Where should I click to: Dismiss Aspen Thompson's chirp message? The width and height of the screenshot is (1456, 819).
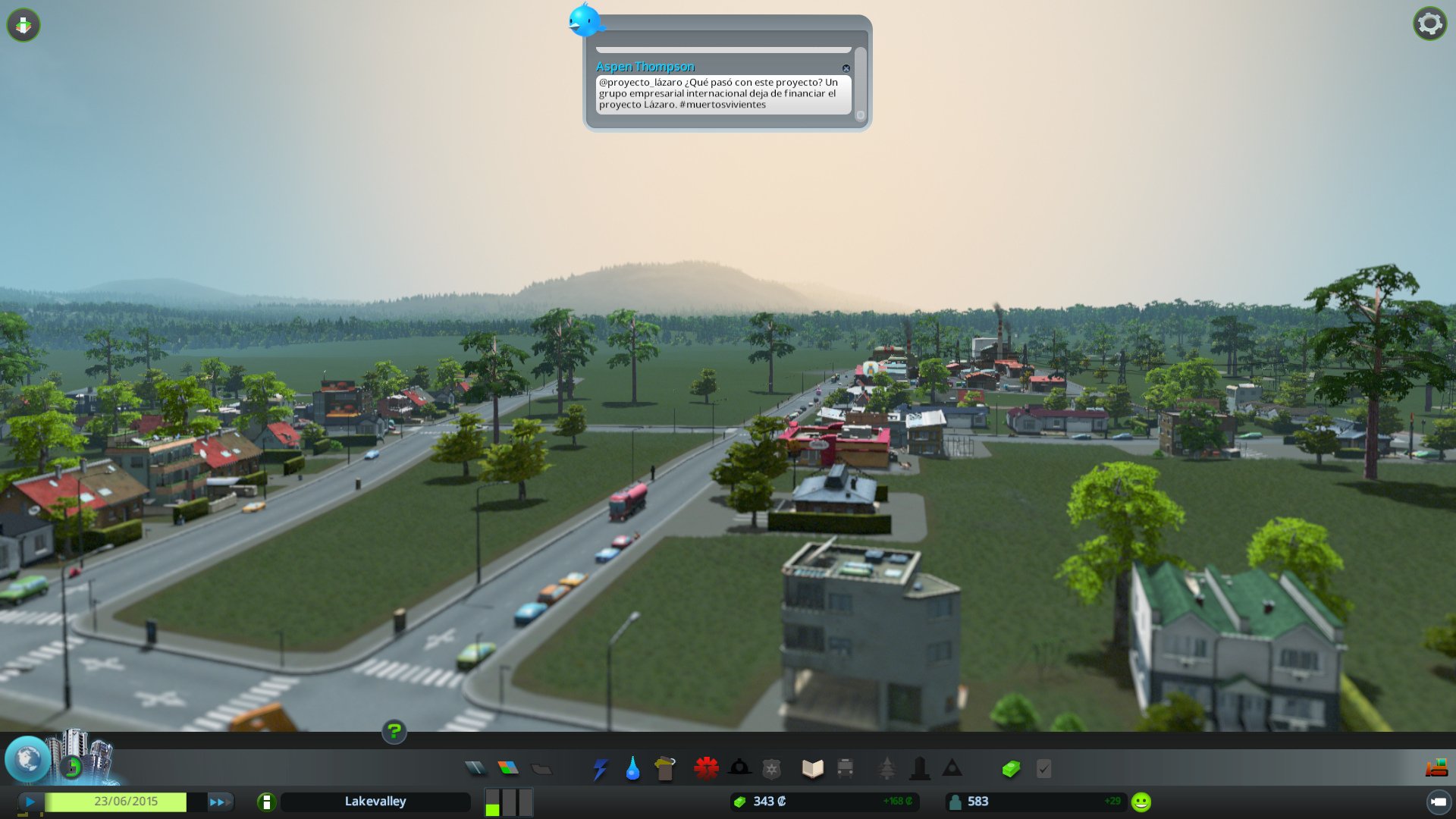click(846, 67)
